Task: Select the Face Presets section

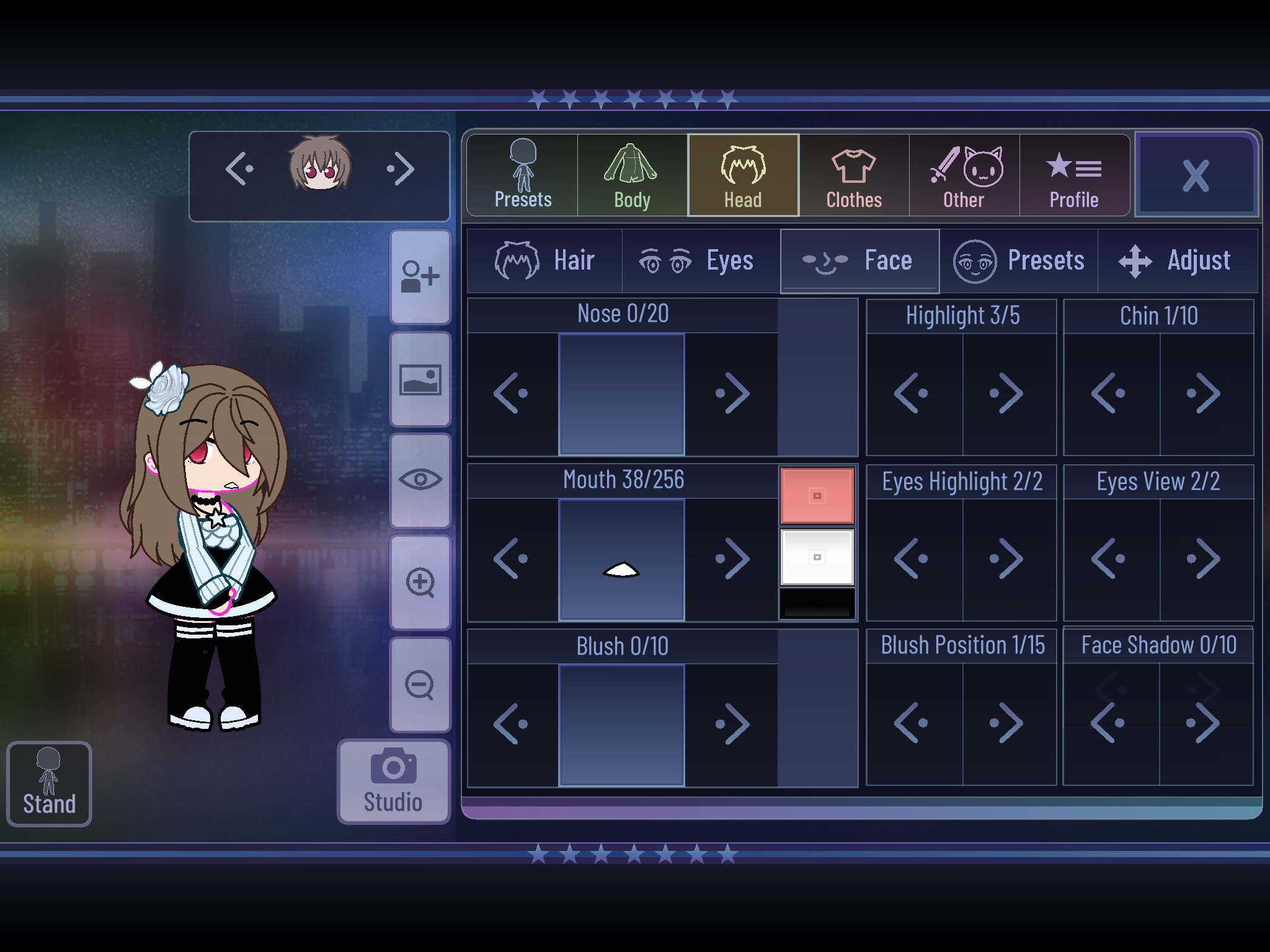Action: point(1020,260)
